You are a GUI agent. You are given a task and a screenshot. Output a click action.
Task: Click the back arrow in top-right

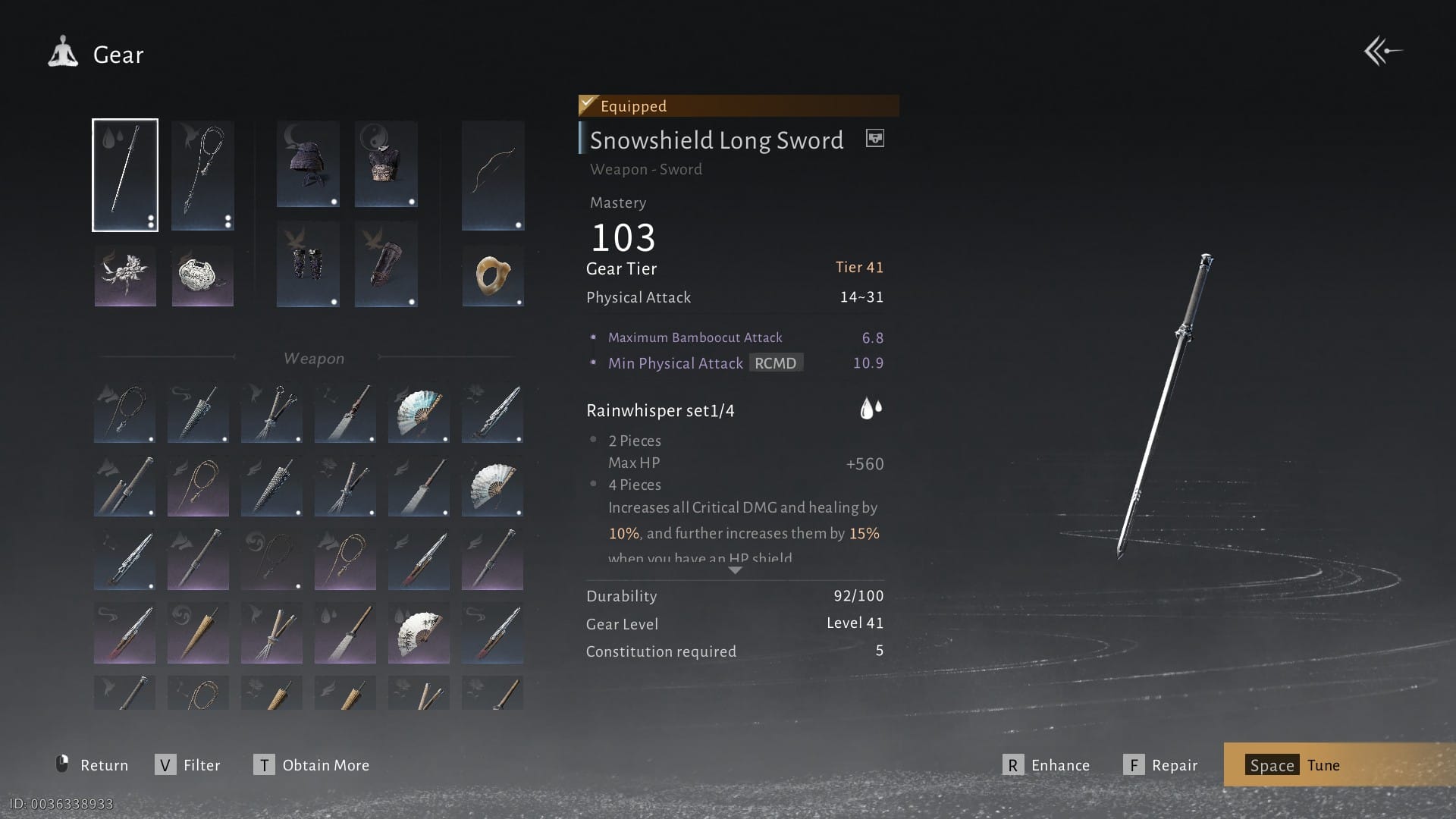point(1383,52)
